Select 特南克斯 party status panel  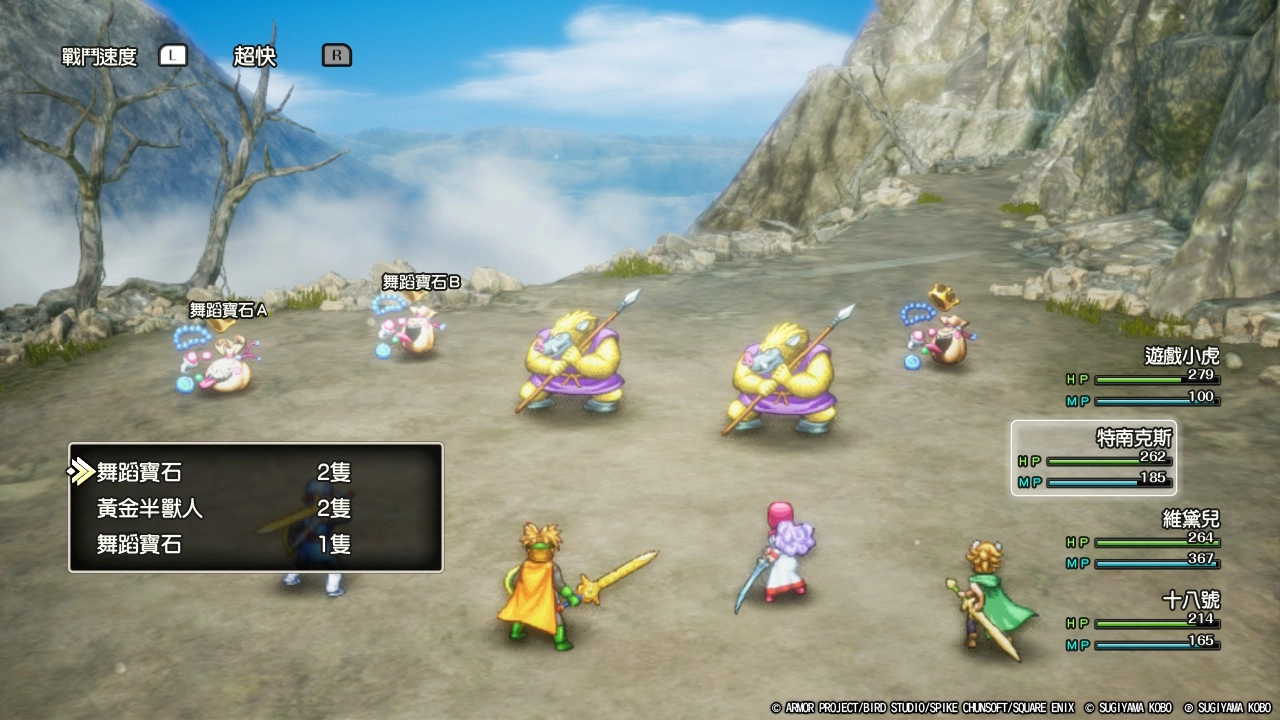[1094, 458]
